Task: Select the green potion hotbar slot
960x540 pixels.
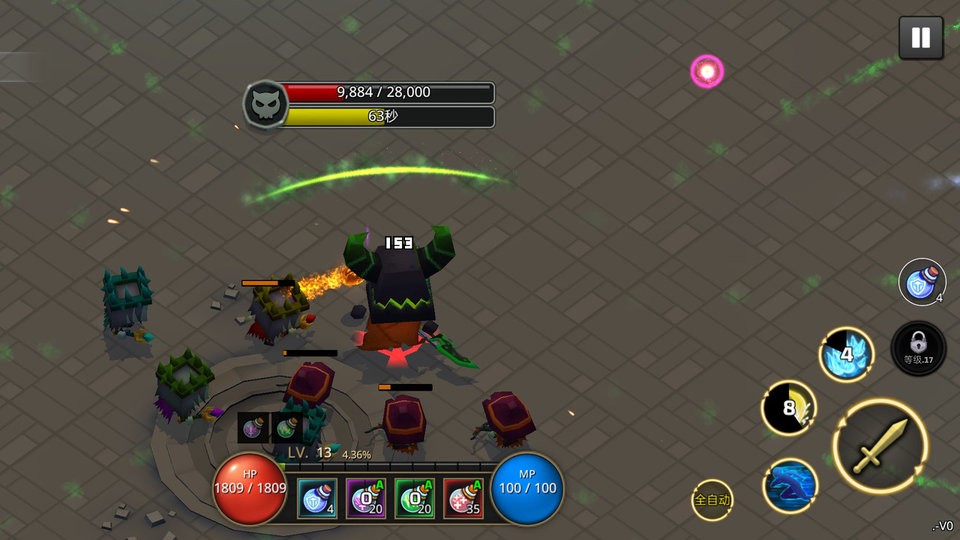Action: tap(414, 497)
